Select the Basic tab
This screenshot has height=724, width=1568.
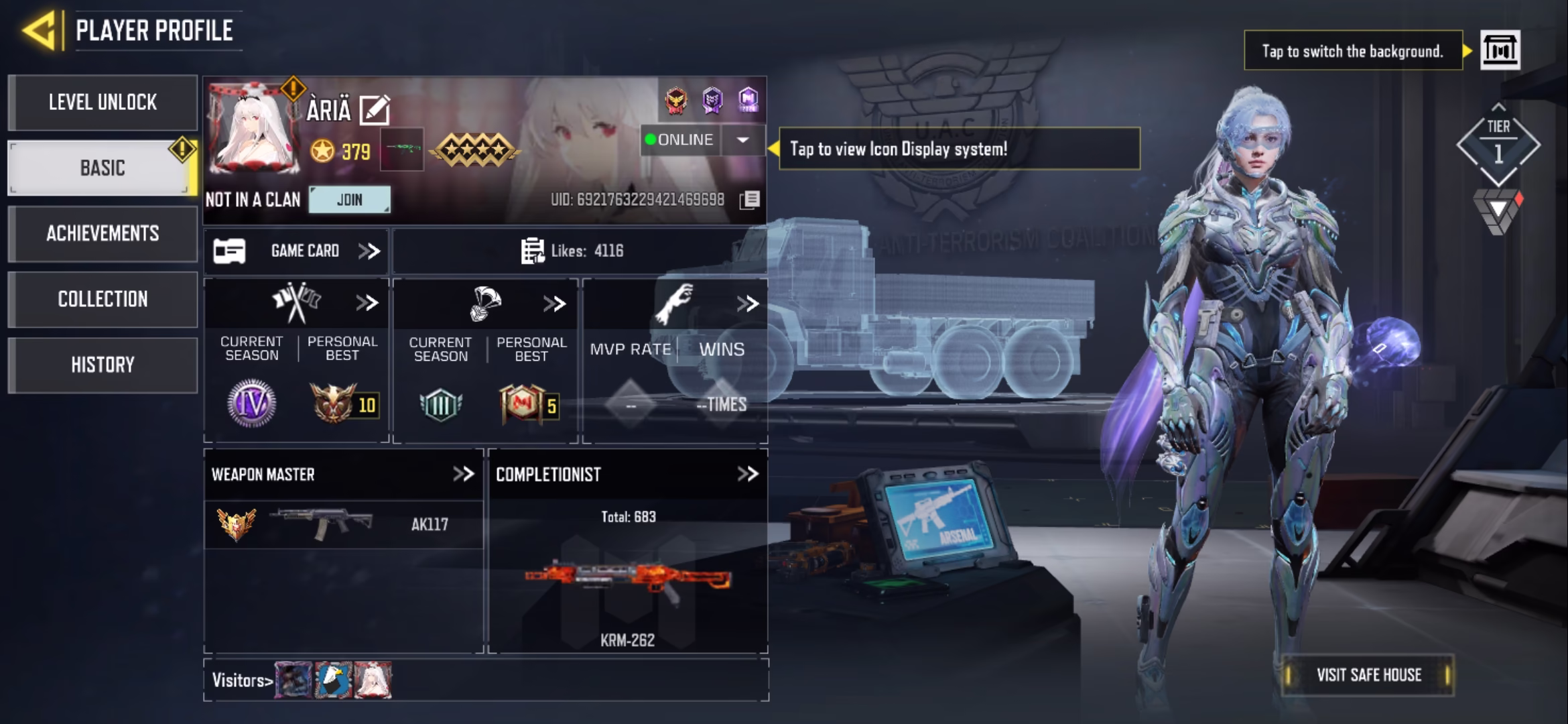click(x=103, y=168)
